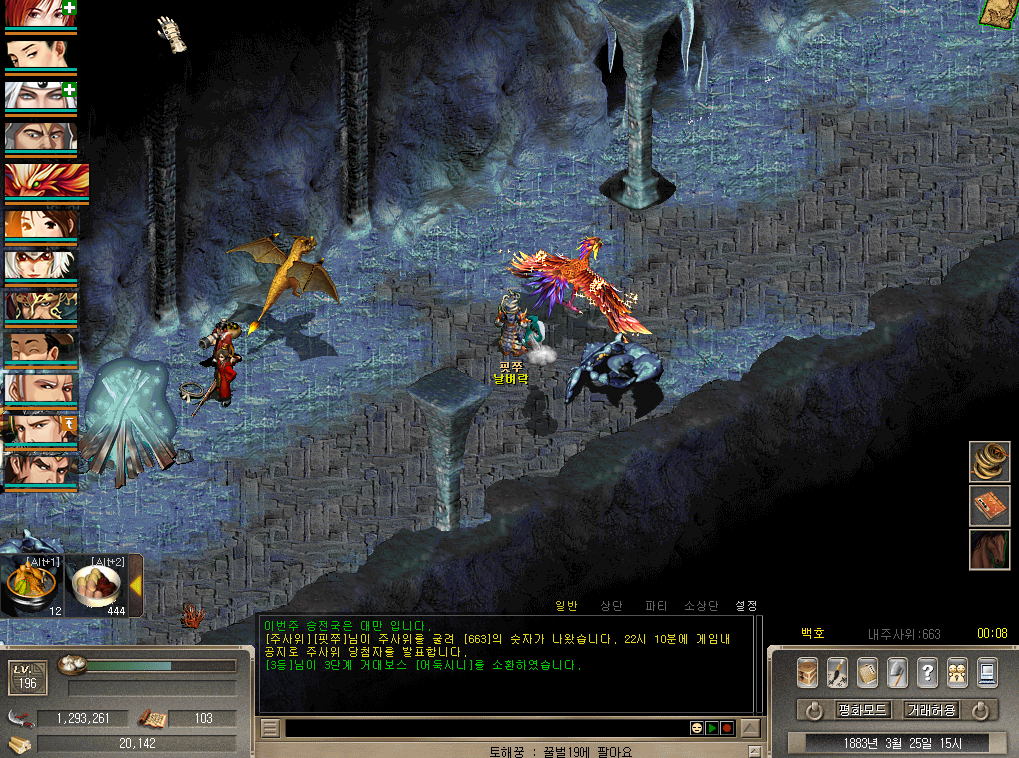
Task: Open the 파티 chat tab
Action: pos(656,605)
